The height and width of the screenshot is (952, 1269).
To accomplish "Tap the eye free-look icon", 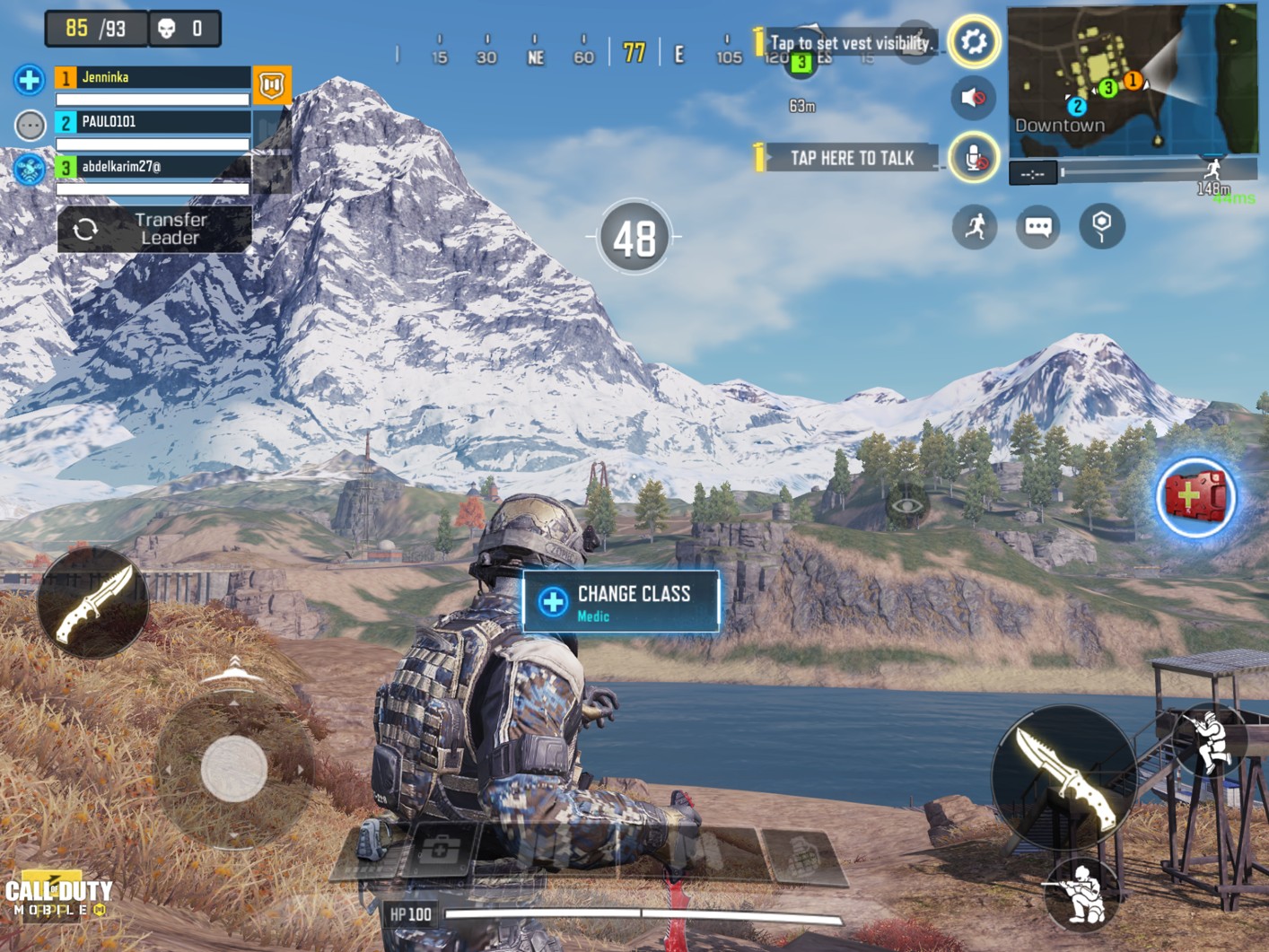I will coord(906,505).
